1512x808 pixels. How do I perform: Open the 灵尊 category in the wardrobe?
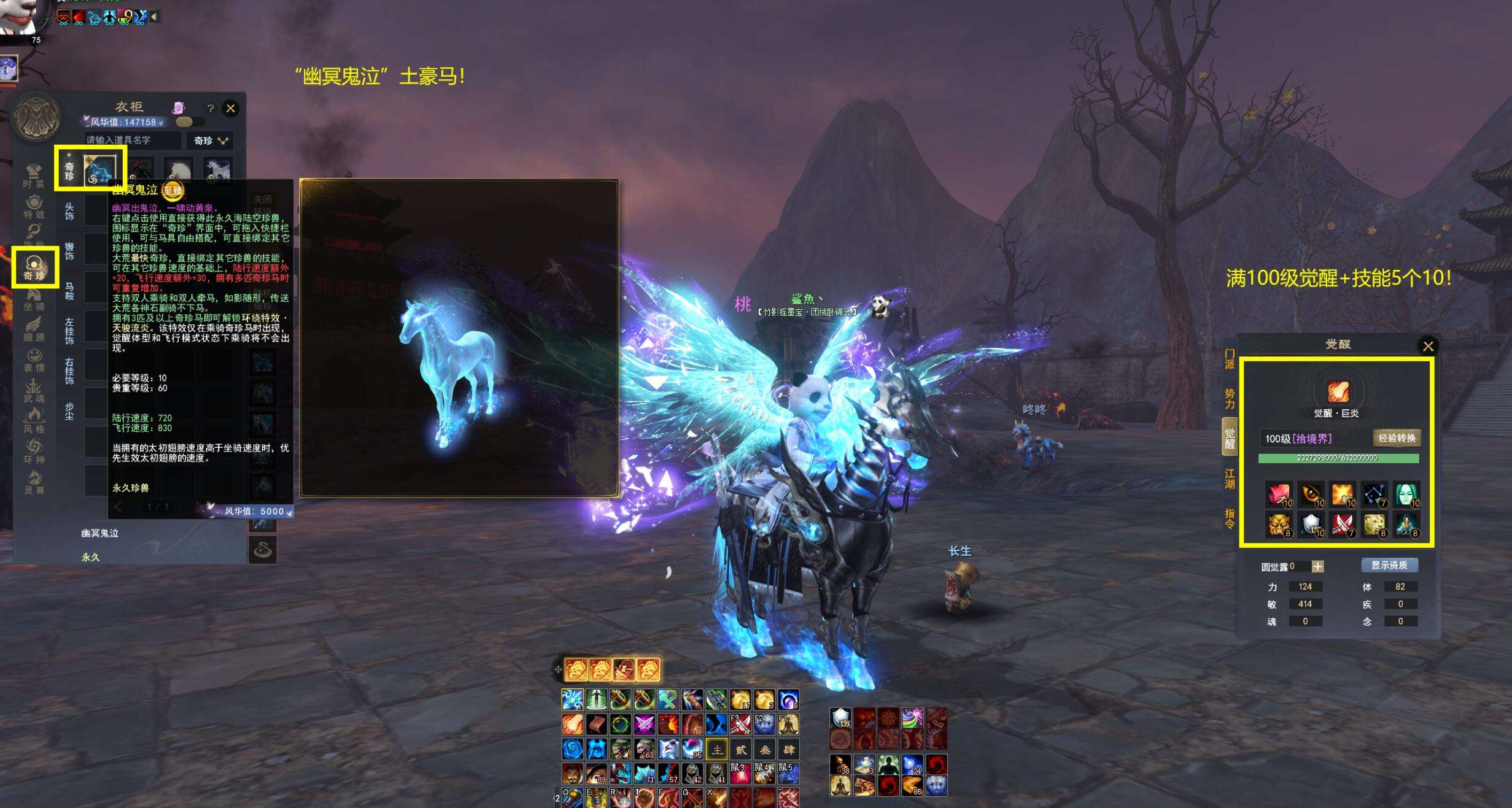(34, 483)
